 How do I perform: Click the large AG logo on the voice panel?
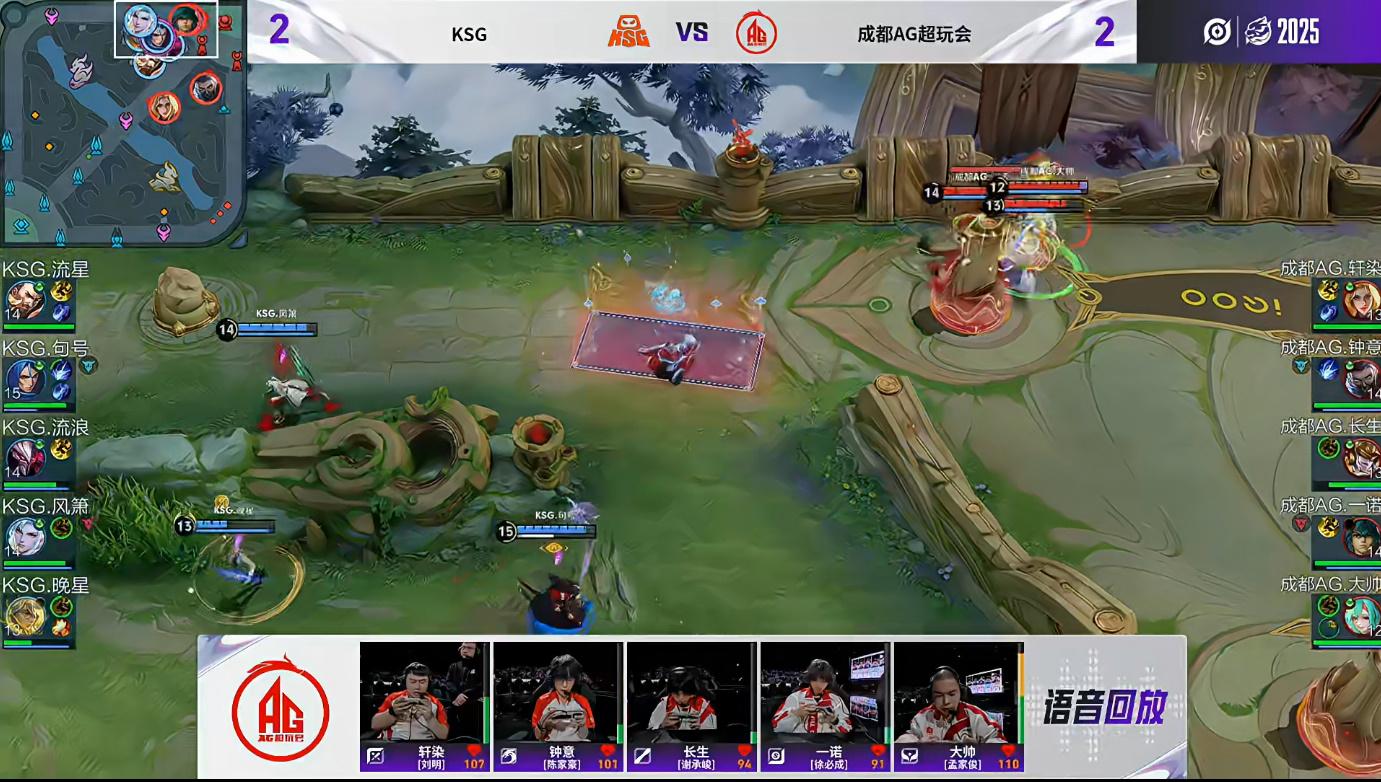click(280, 706)
